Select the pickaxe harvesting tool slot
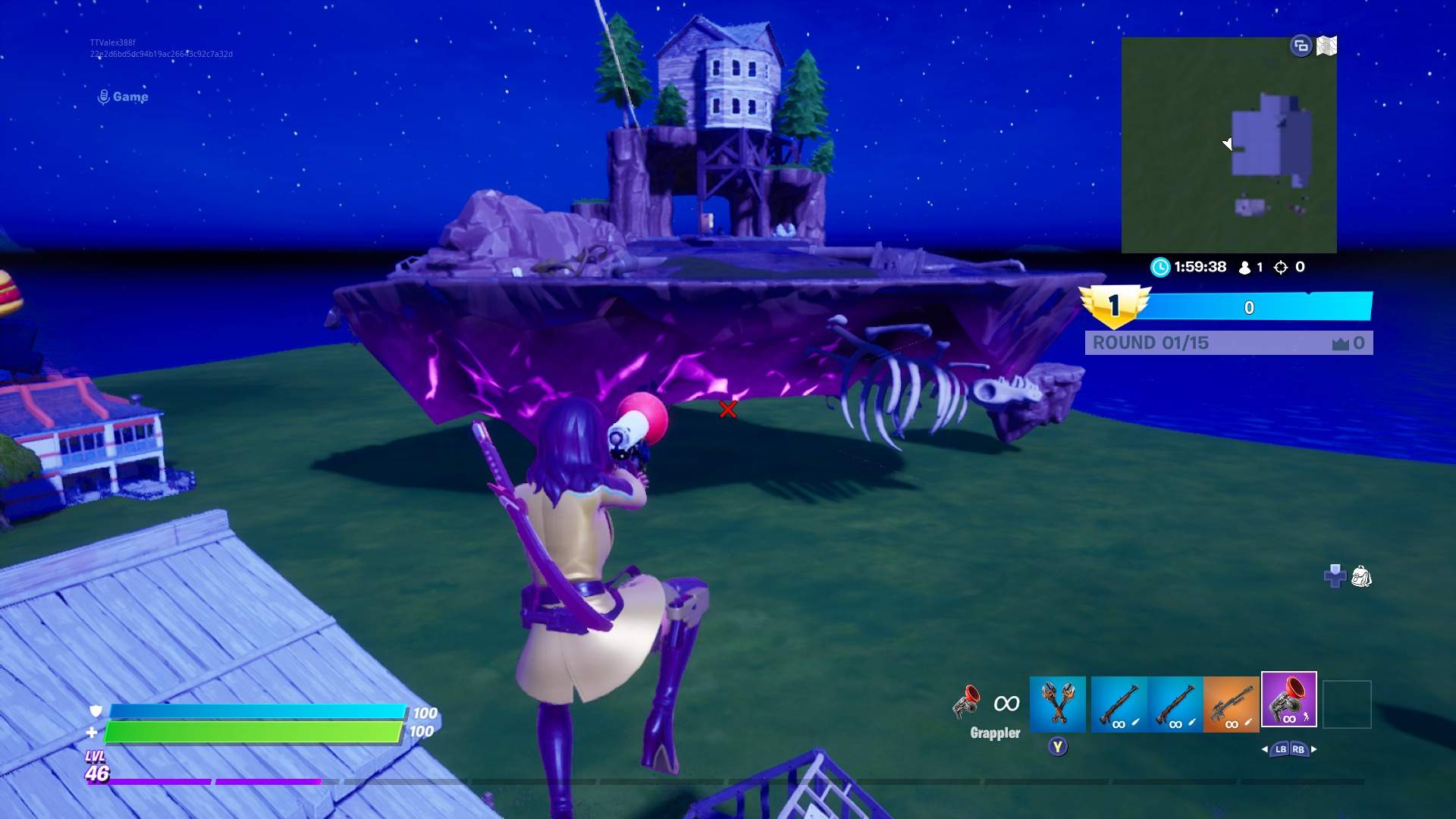The height and width of the screenshot is (819, 1456). [x=1058, y=705]
